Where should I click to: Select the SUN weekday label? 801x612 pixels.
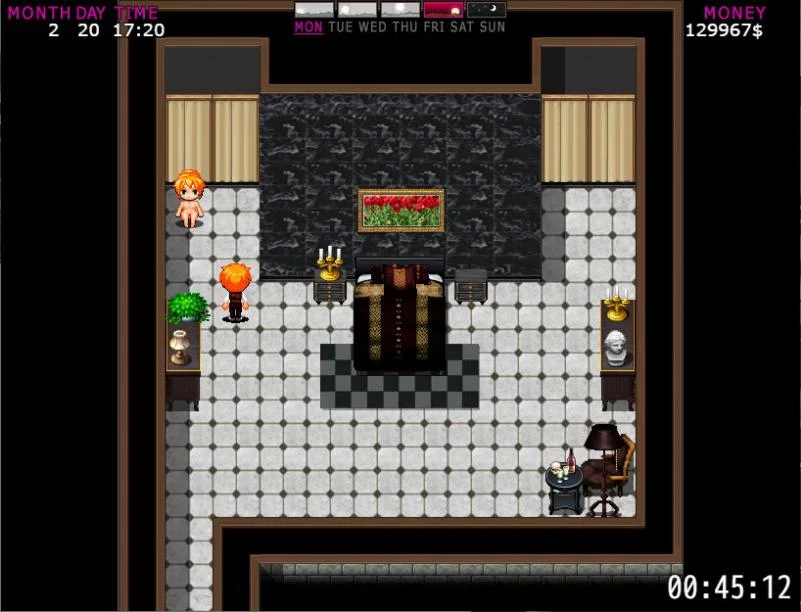point(493,27)
